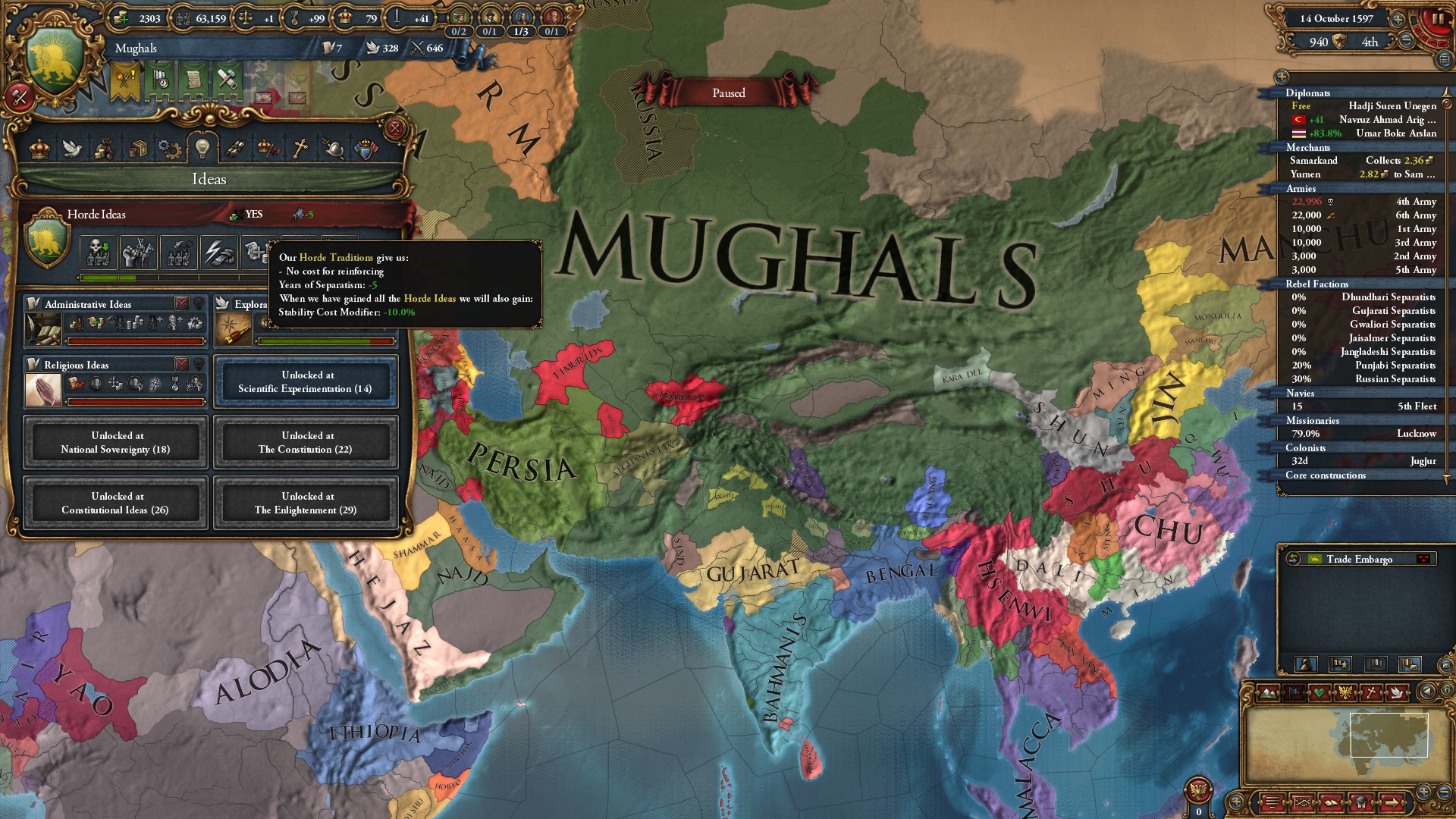Select the 5th Fleet in the outliner
The width and height of the screenshot is (1456, 819).
(x=1417, y=406)
